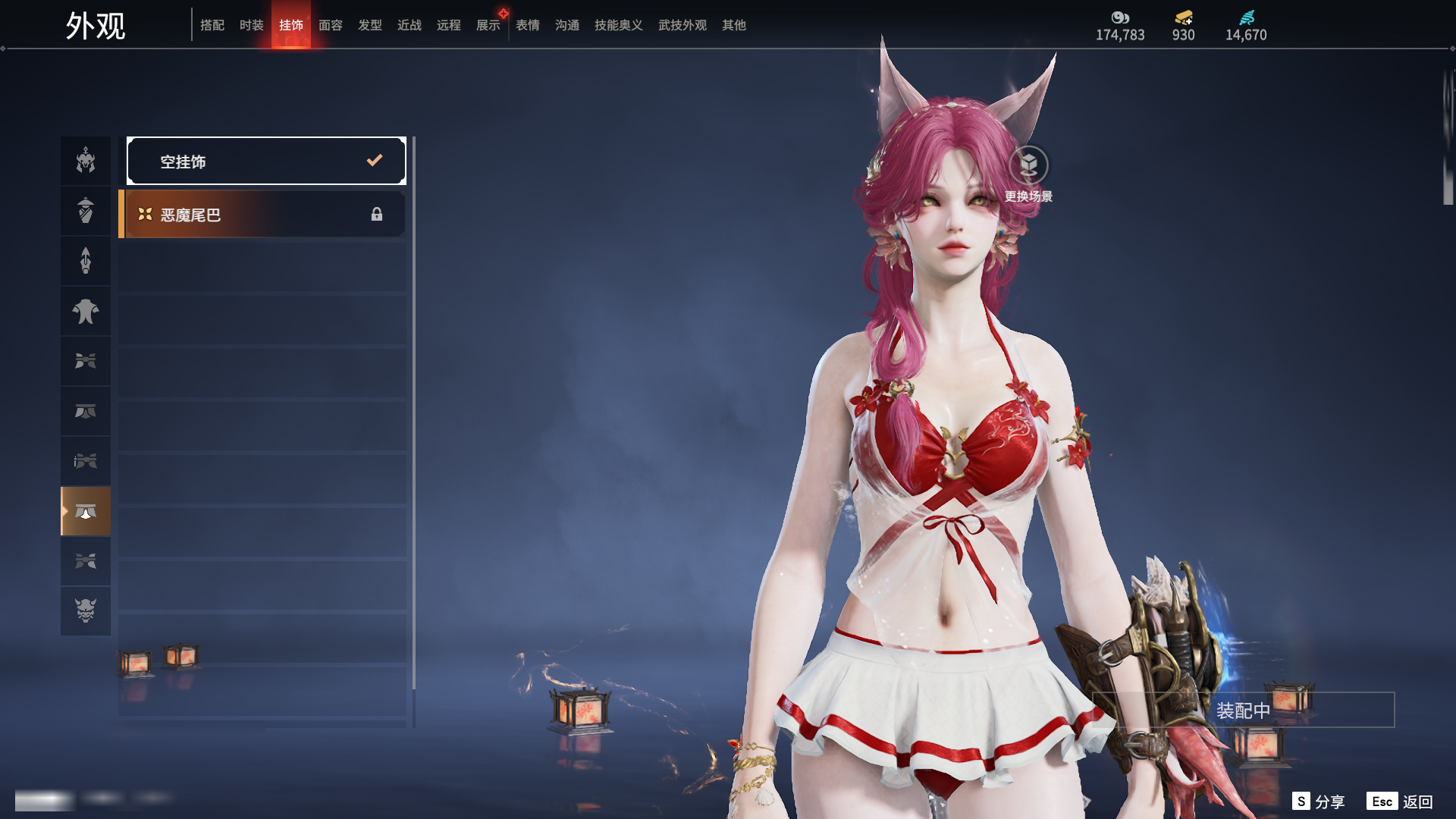Select the 面容 tab
This screenshot has height=819, width=1456.
(331, 25)
